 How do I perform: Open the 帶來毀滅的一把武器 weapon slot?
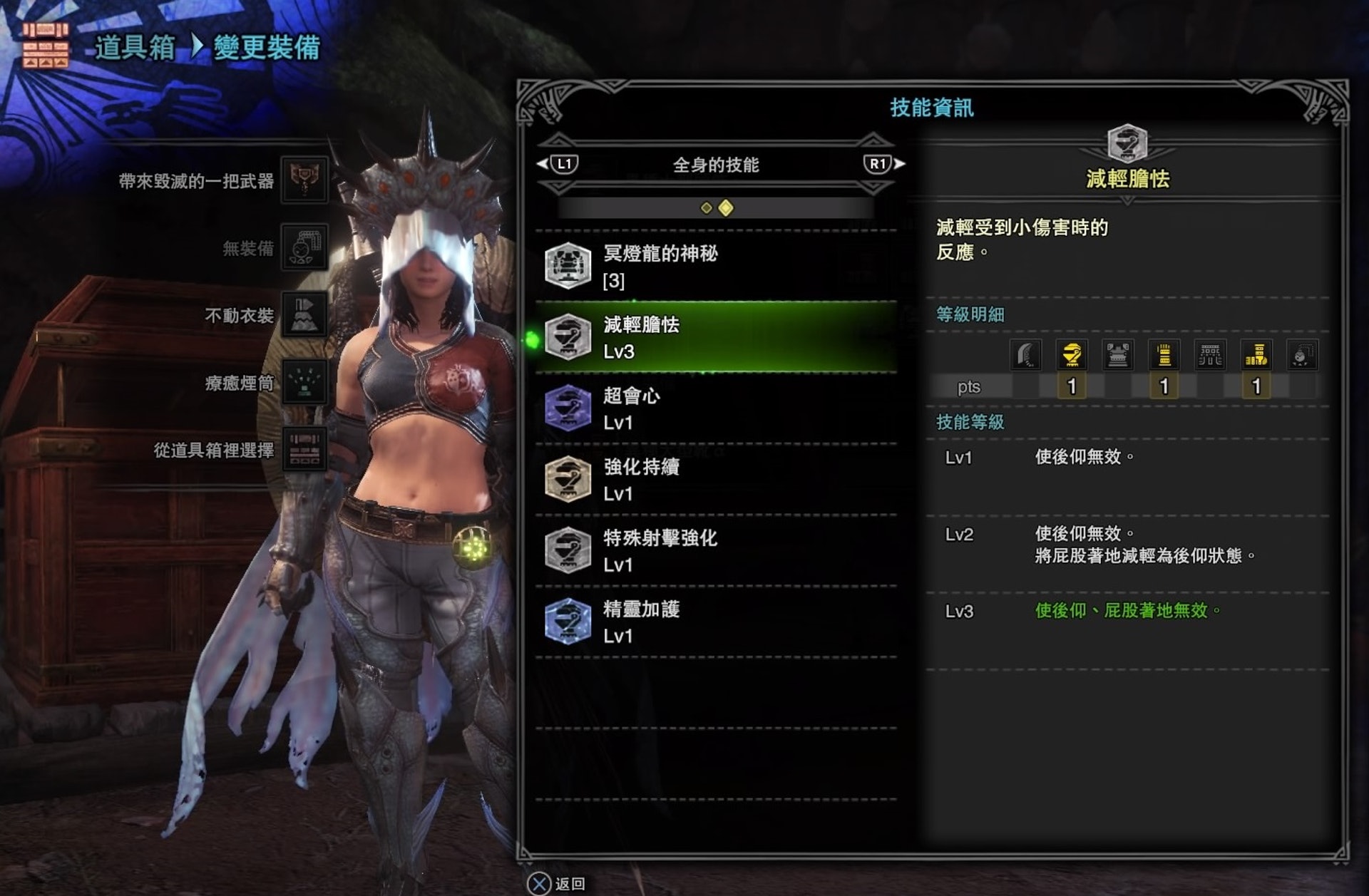coord(304,180)
